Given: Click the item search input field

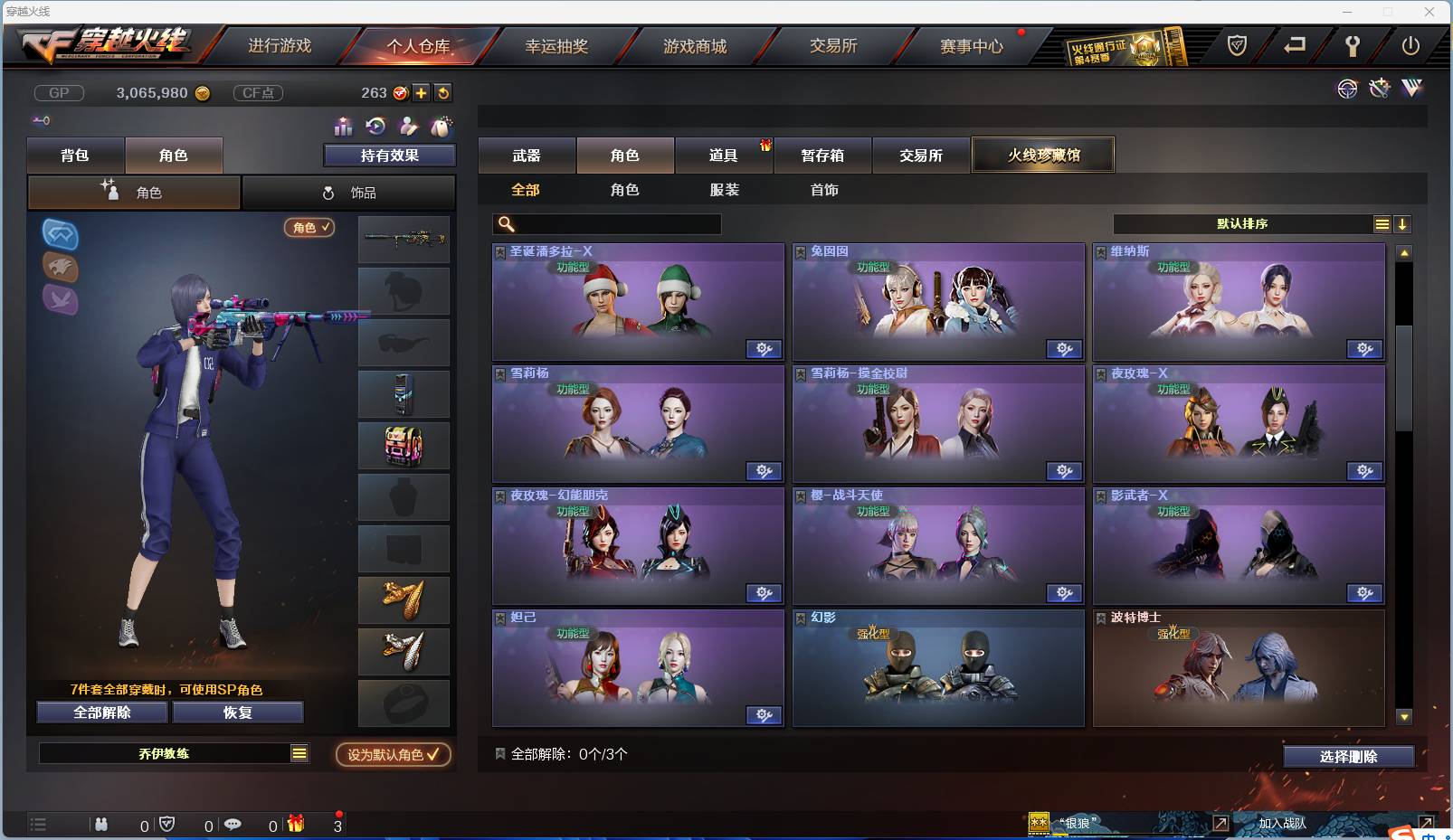Looking at the screenshot, I should coord(606,223).
